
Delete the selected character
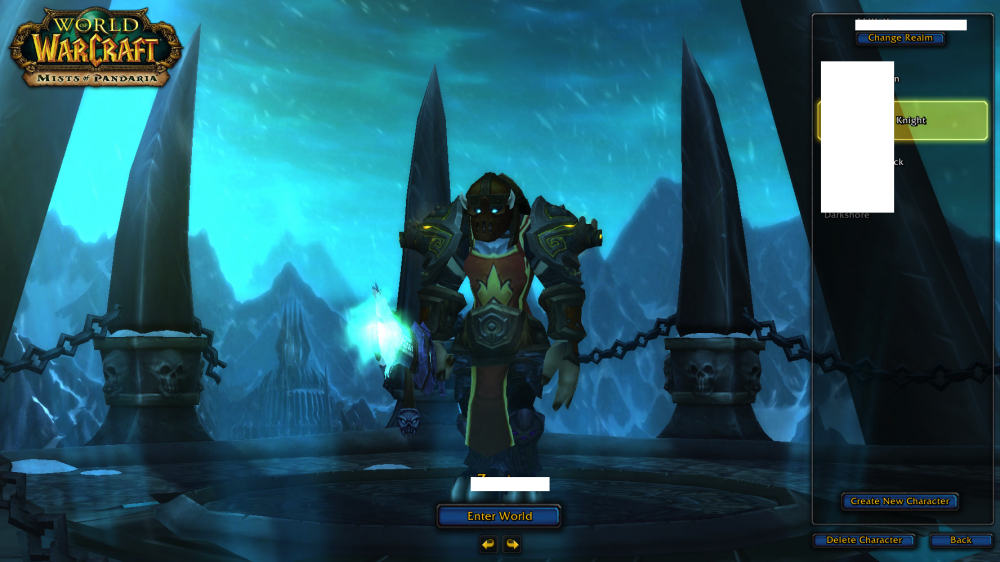pyautogui.click(x=864, y=540)
